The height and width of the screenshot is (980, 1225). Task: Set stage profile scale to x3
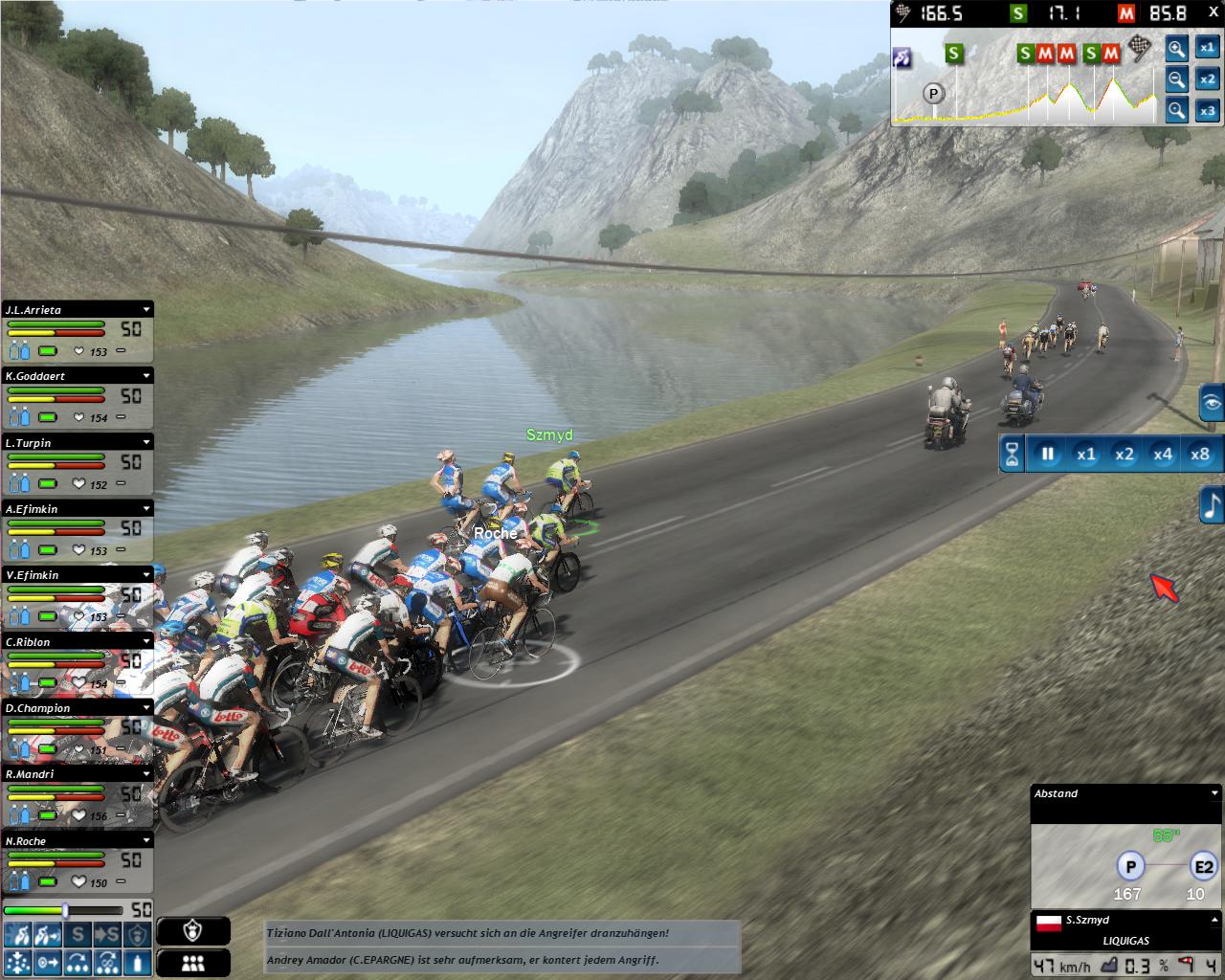1208,111
